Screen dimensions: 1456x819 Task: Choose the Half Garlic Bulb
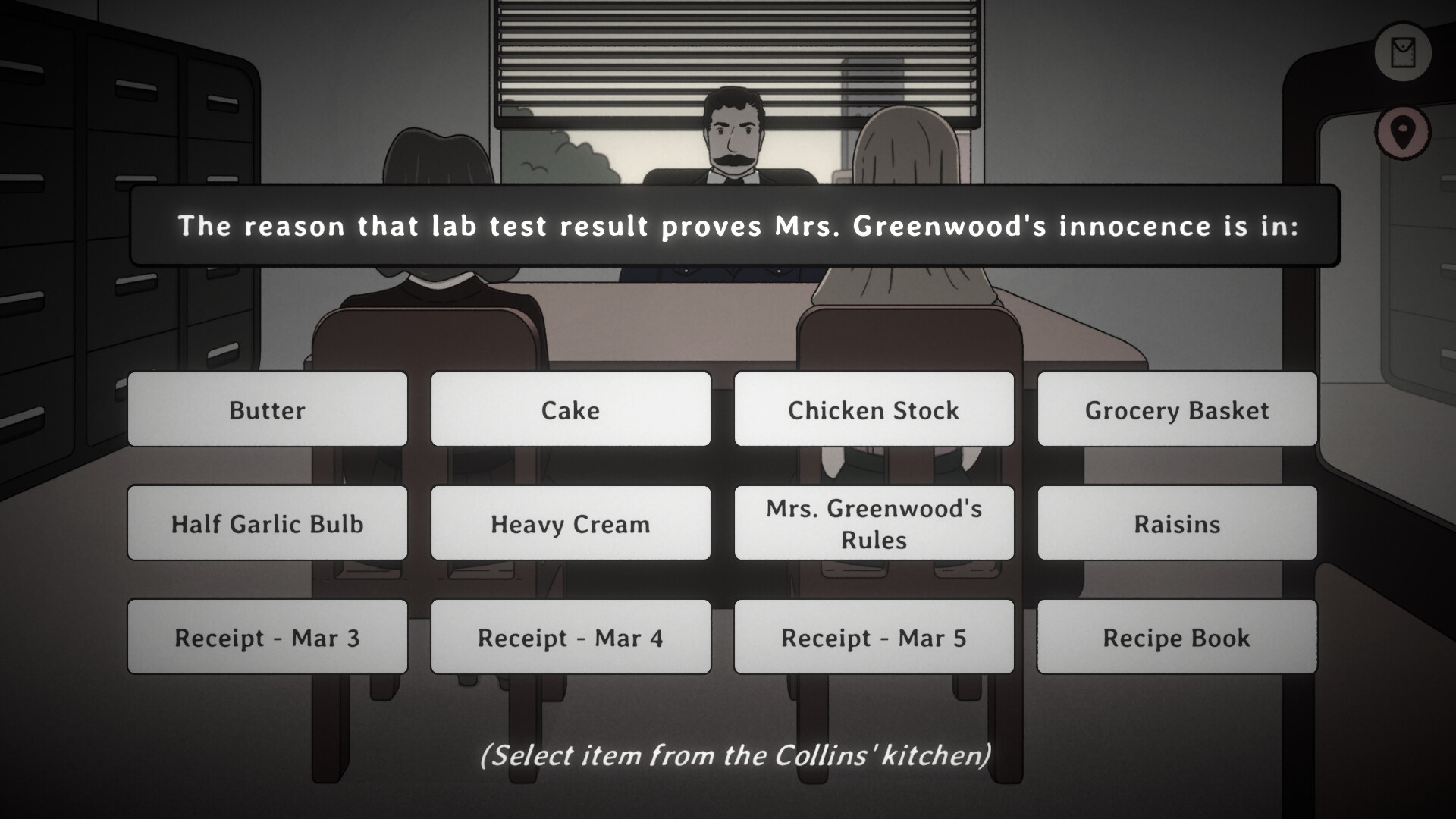[x=267, y=523]
